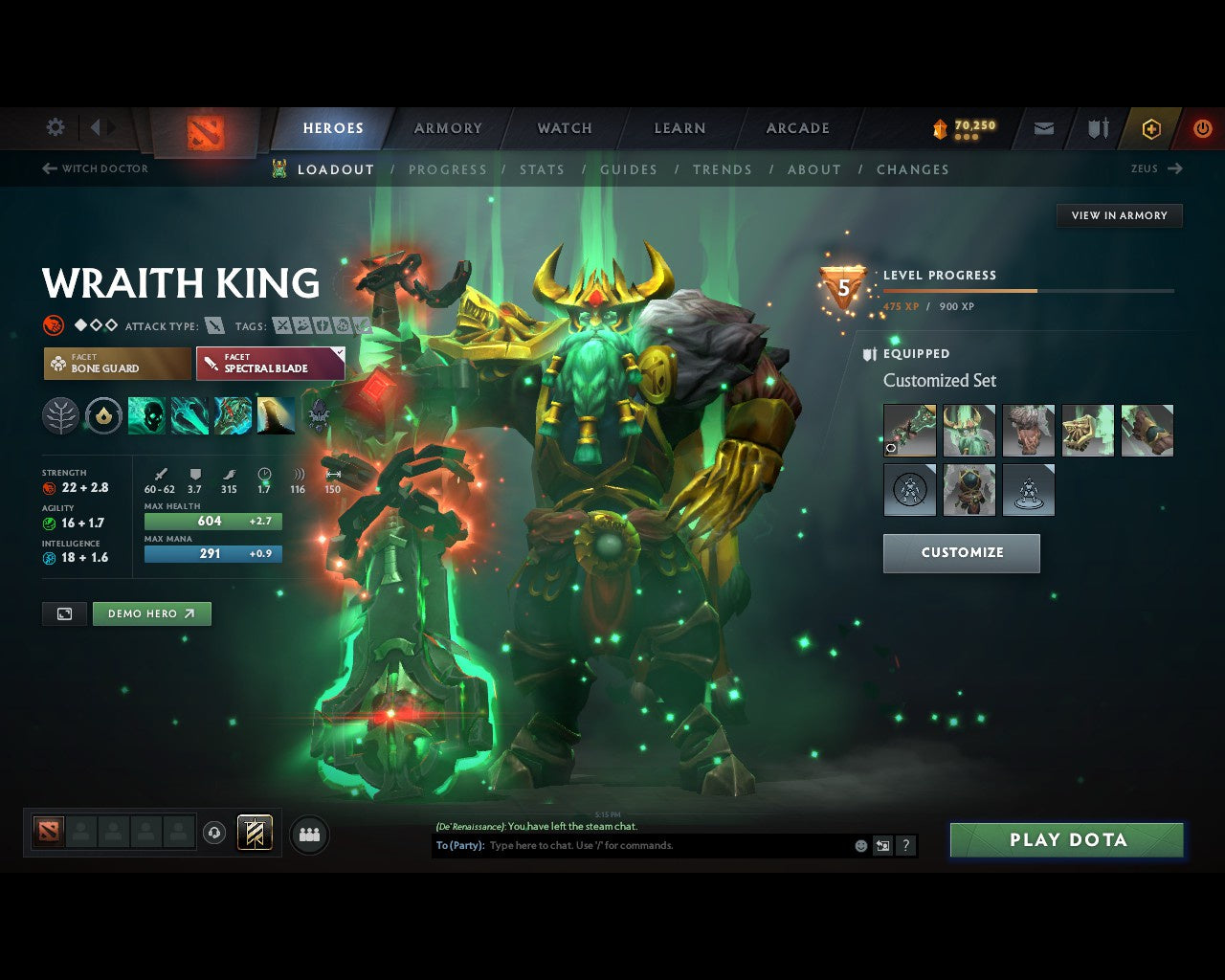Select the Spectral Blade facet
The image size is (1225, 980).
click(270, 364)
